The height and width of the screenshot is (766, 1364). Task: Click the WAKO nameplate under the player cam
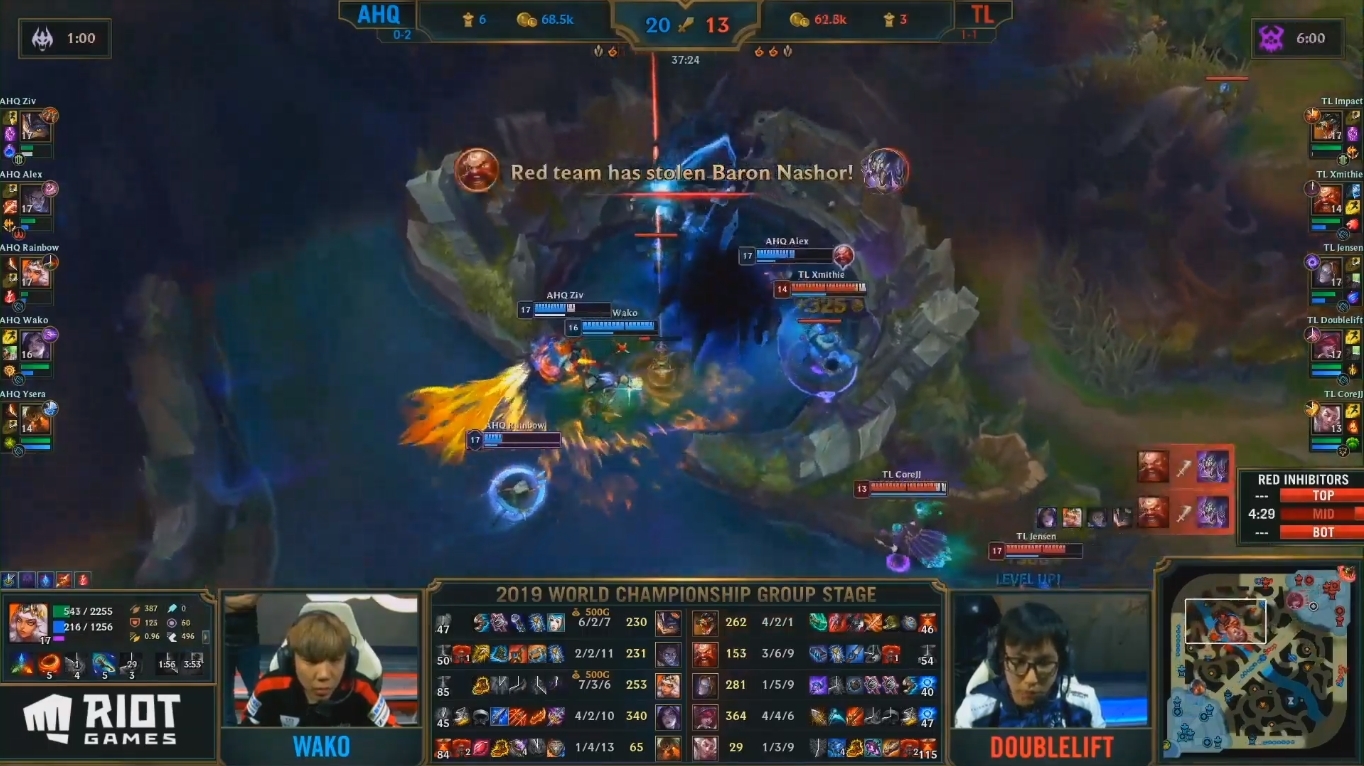(323, 744)
